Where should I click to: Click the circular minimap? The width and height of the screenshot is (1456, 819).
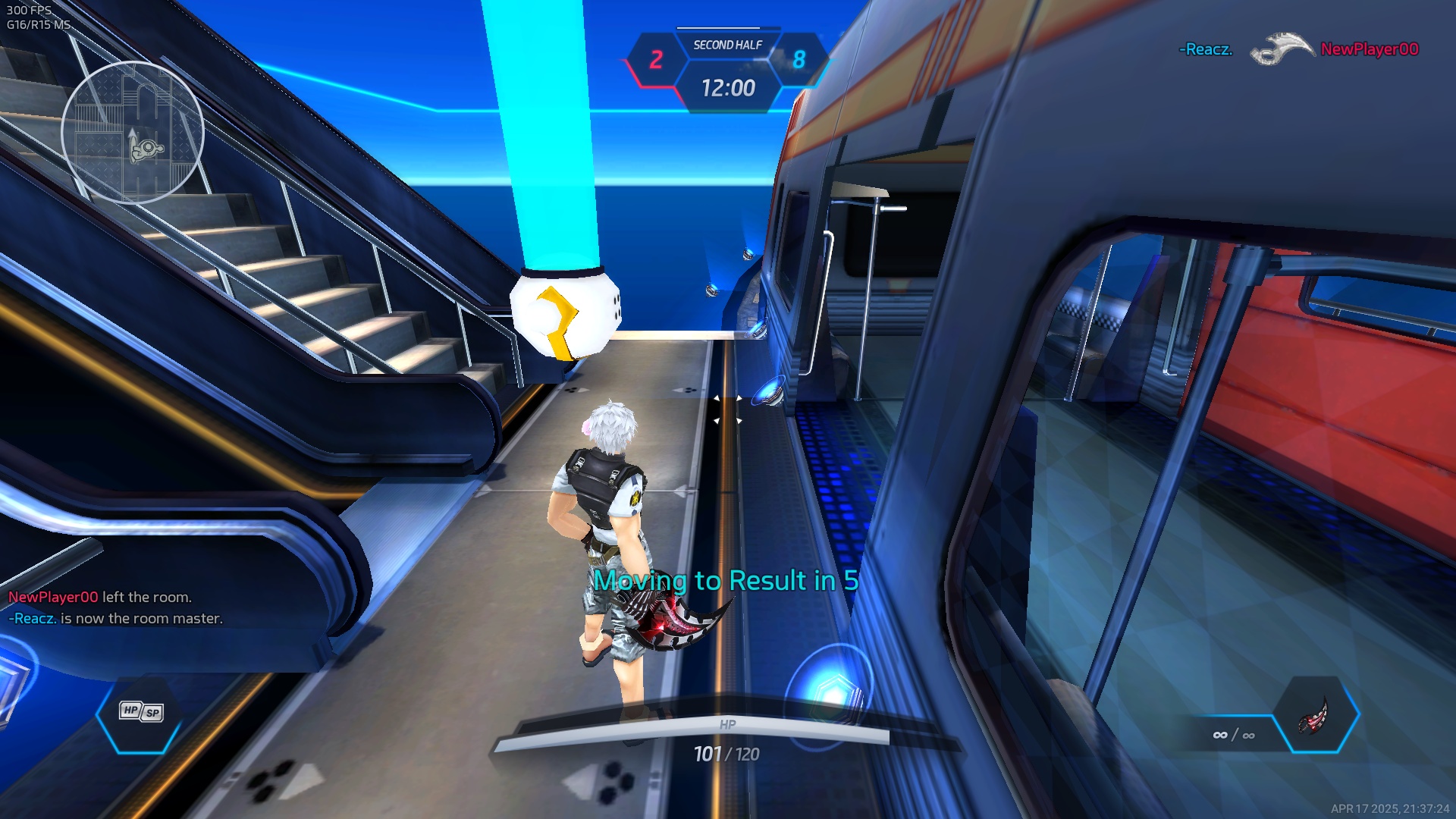[133, 133]
